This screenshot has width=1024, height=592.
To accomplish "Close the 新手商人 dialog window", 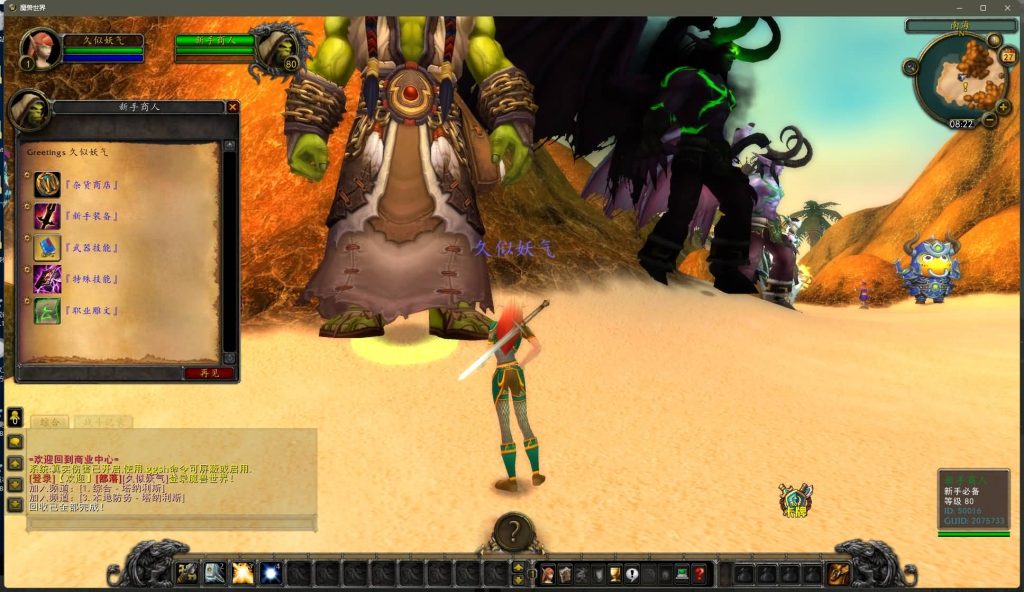I will 233,107.
